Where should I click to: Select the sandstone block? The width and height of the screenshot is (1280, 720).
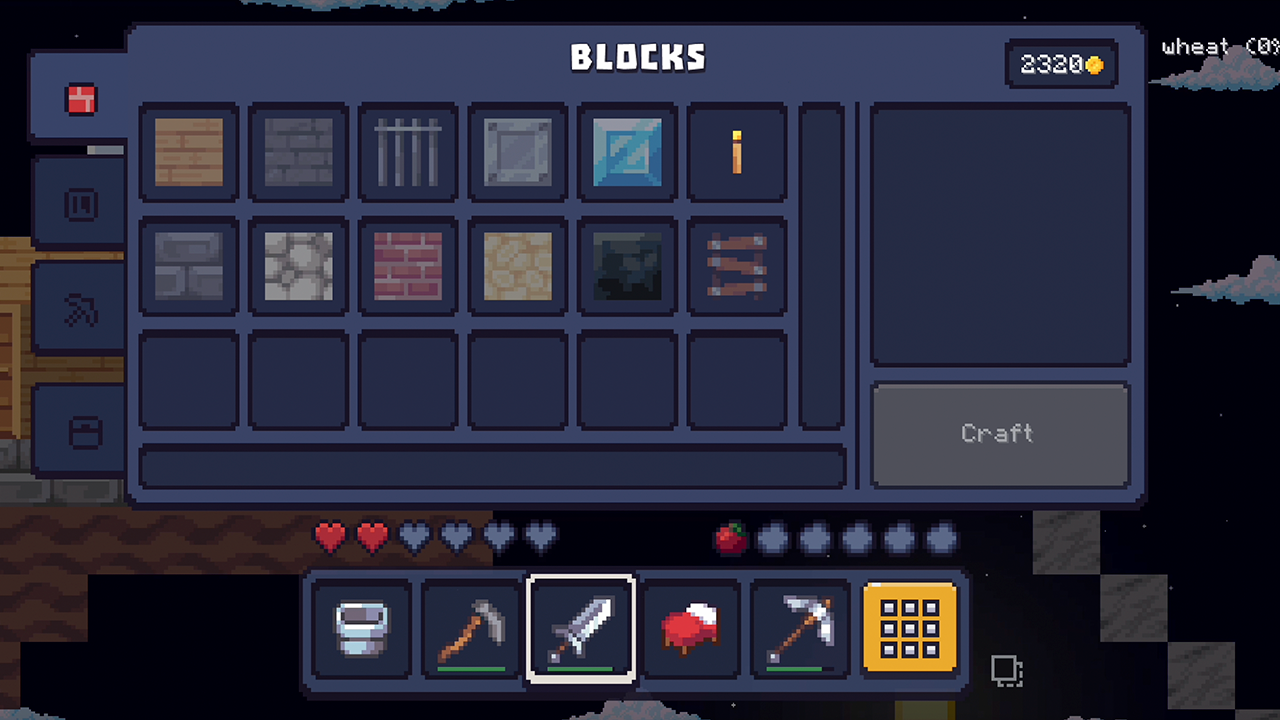(x=517, y=264)
